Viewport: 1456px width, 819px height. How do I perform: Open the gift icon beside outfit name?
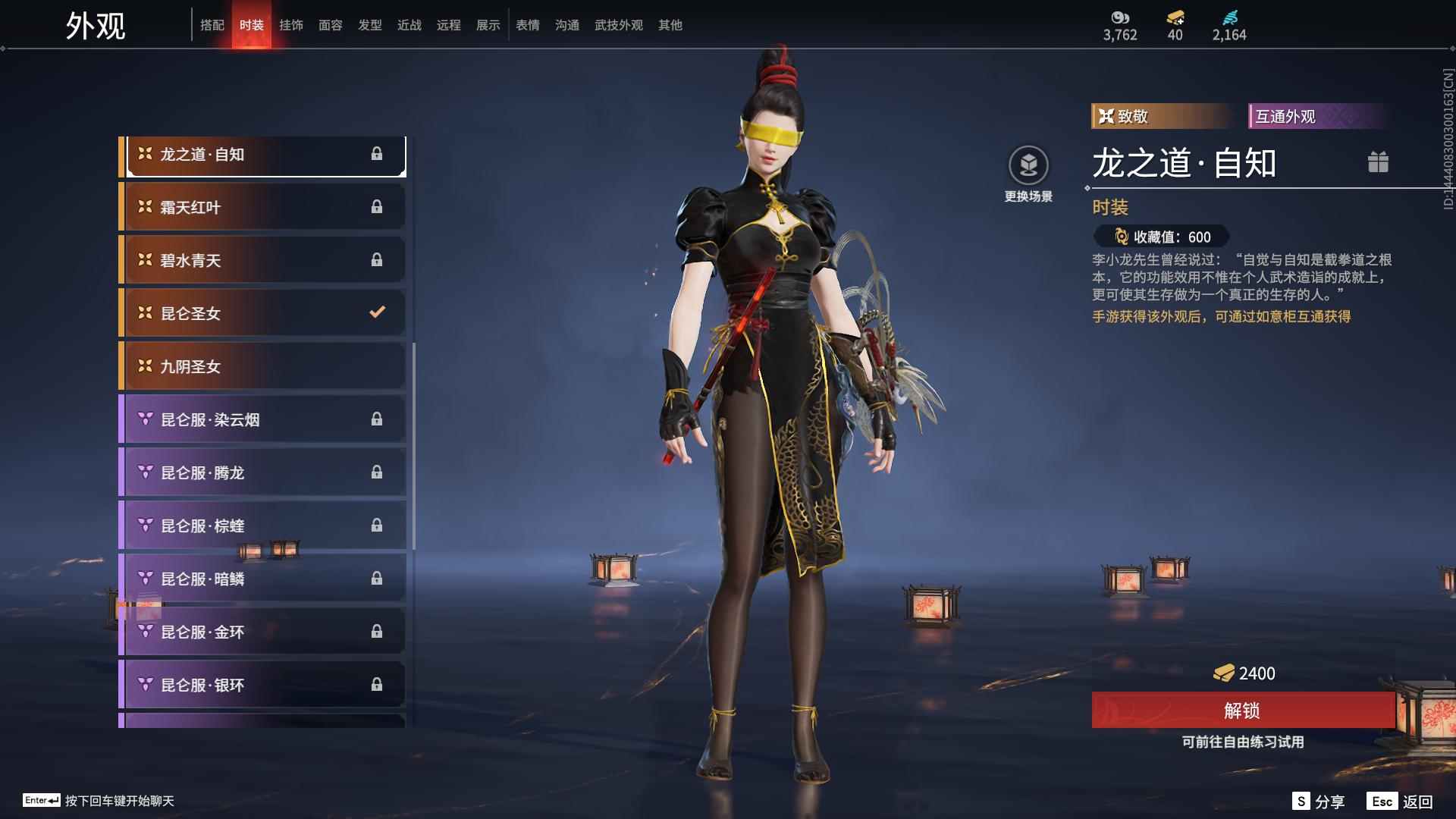tap(1378, 162)
